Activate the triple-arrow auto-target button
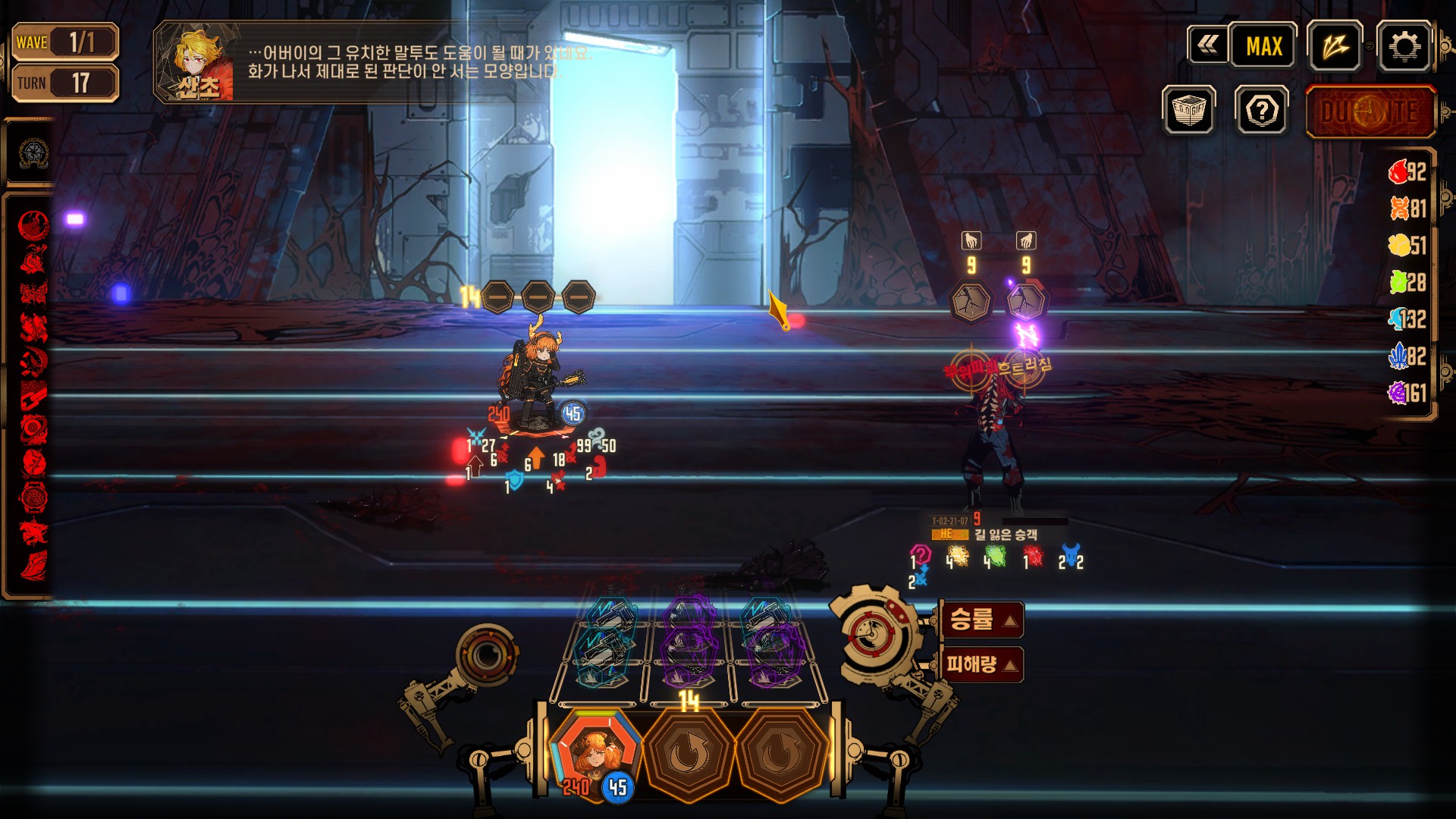 tap(1335, 47)
